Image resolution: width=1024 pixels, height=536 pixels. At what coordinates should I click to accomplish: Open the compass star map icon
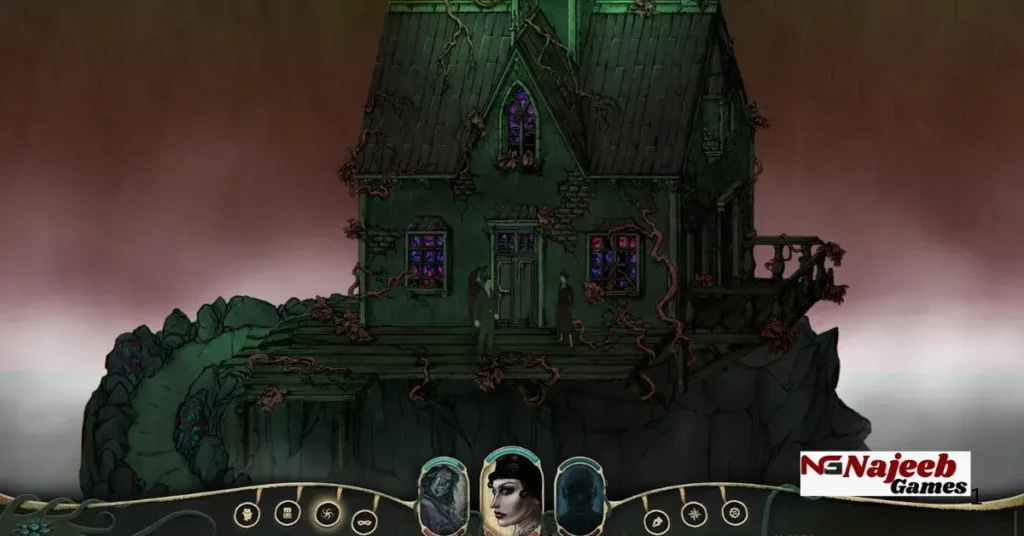tap(694, 514)
